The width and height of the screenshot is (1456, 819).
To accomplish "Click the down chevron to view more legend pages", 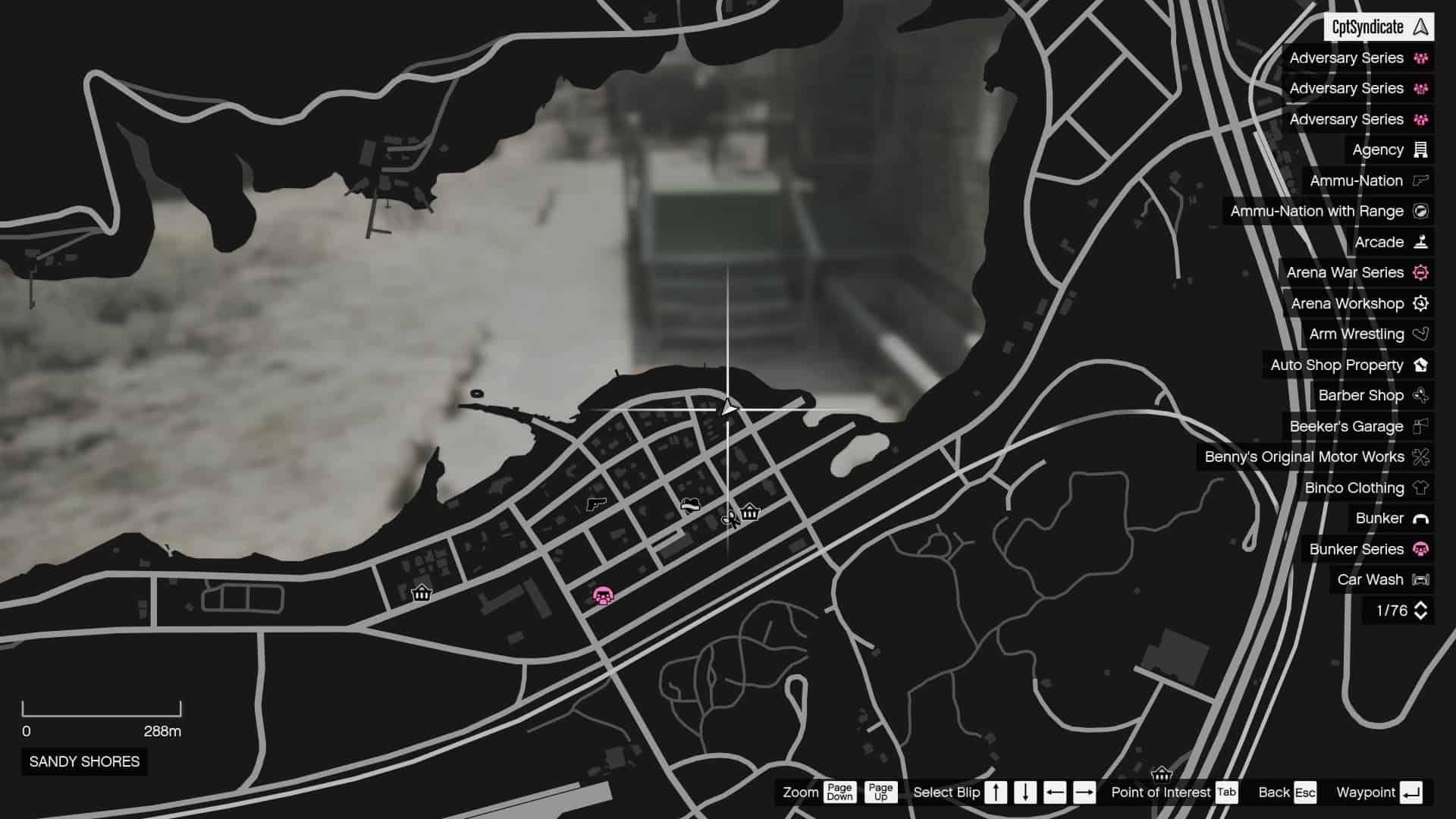I will (x=1421, y=614).
